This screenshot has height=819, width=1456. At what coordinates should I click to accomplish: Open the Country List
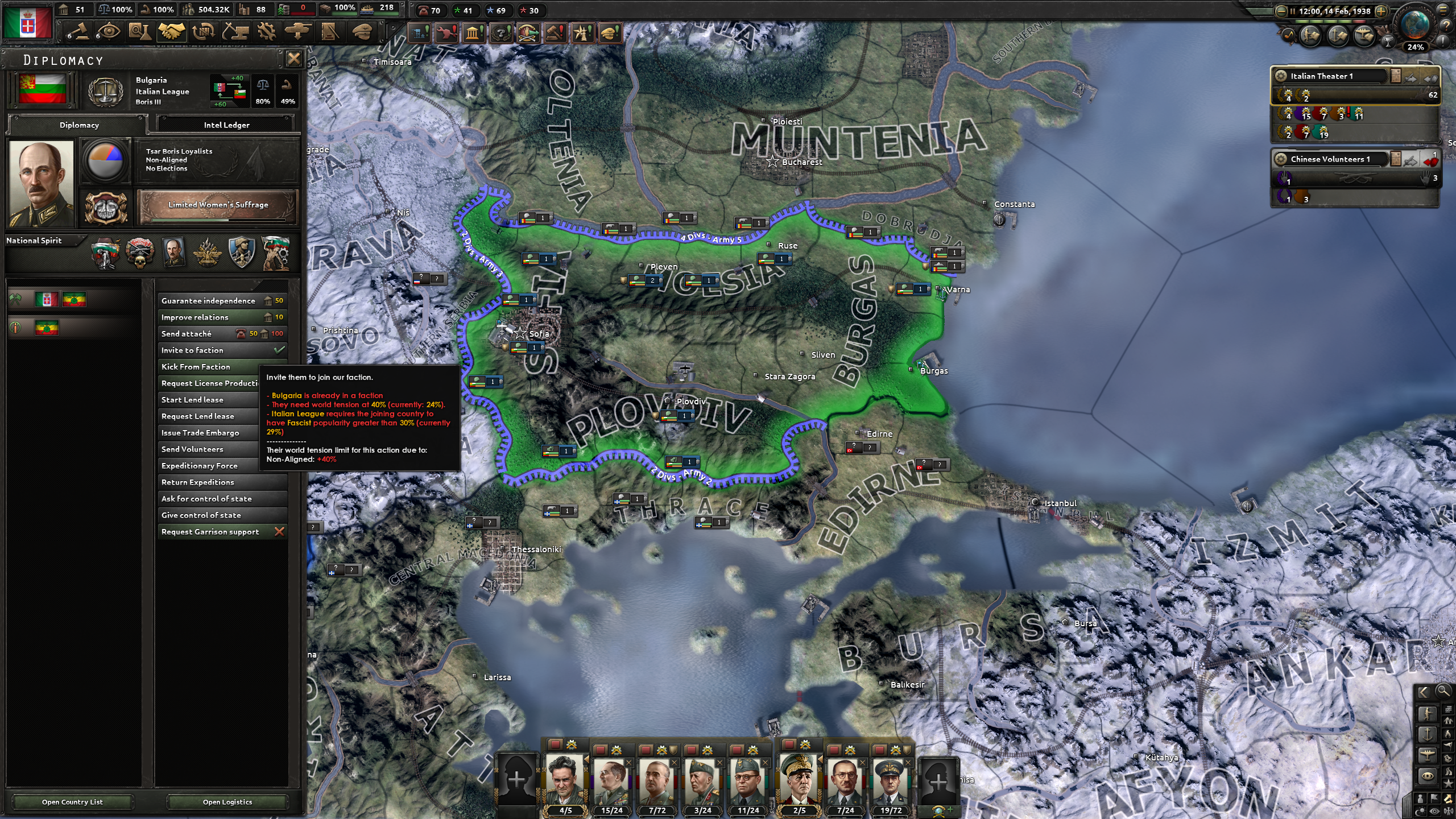72,802
